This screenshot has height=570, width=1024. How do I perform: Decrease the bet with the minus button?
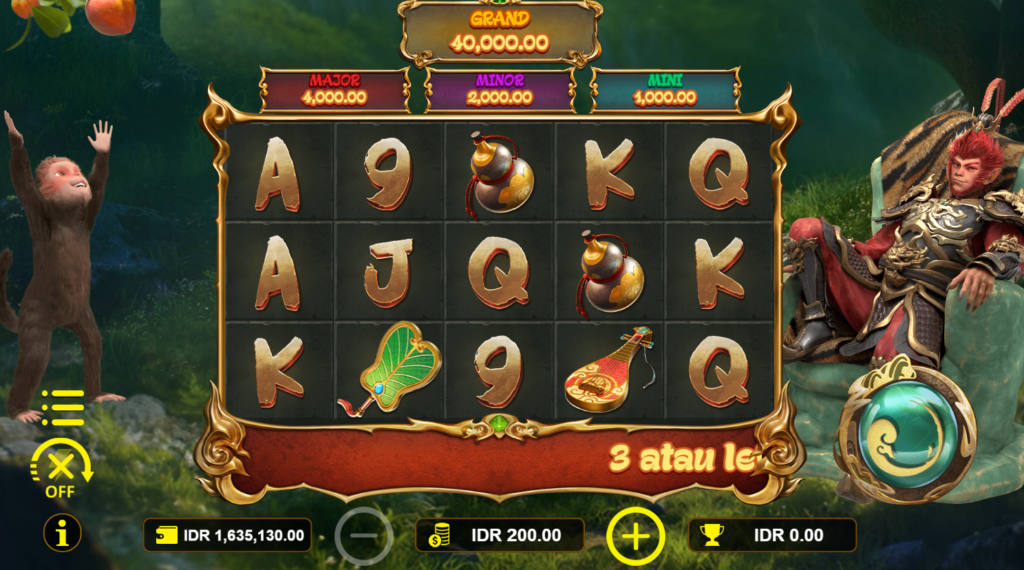coord(364,536)
